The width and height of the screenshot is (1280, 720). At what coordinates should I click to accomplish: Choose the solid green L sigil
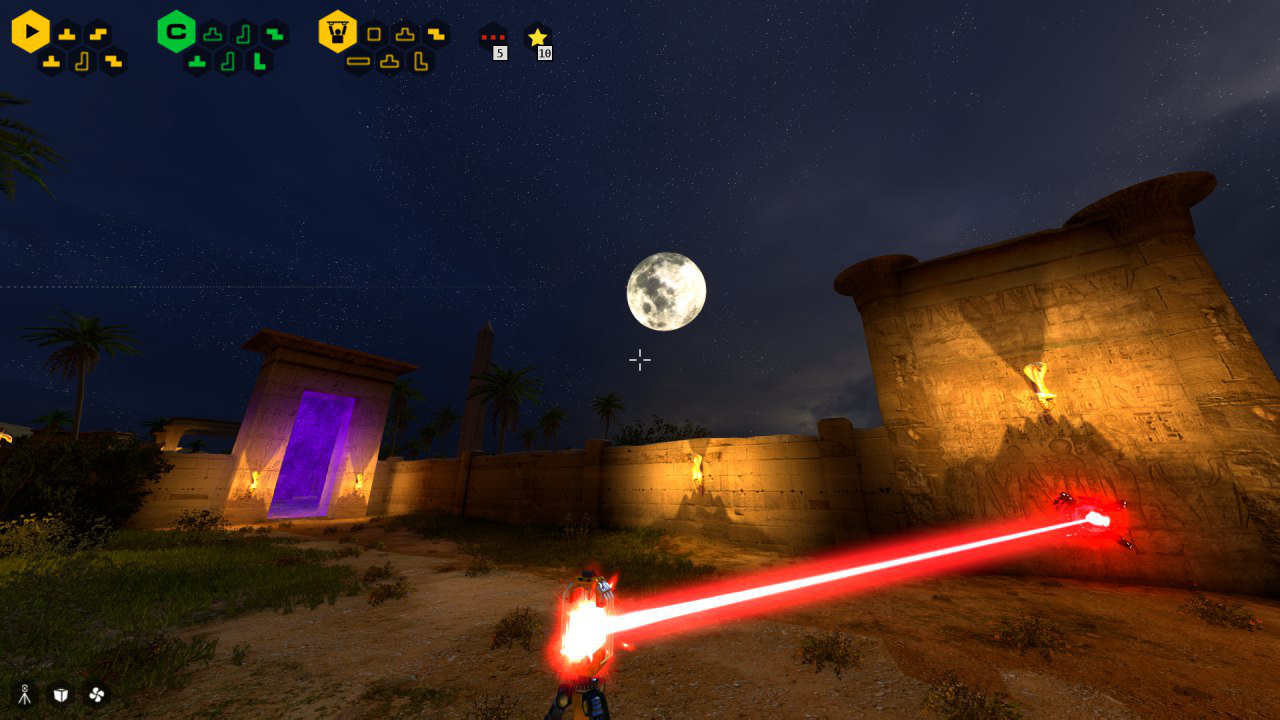point(260,62)
